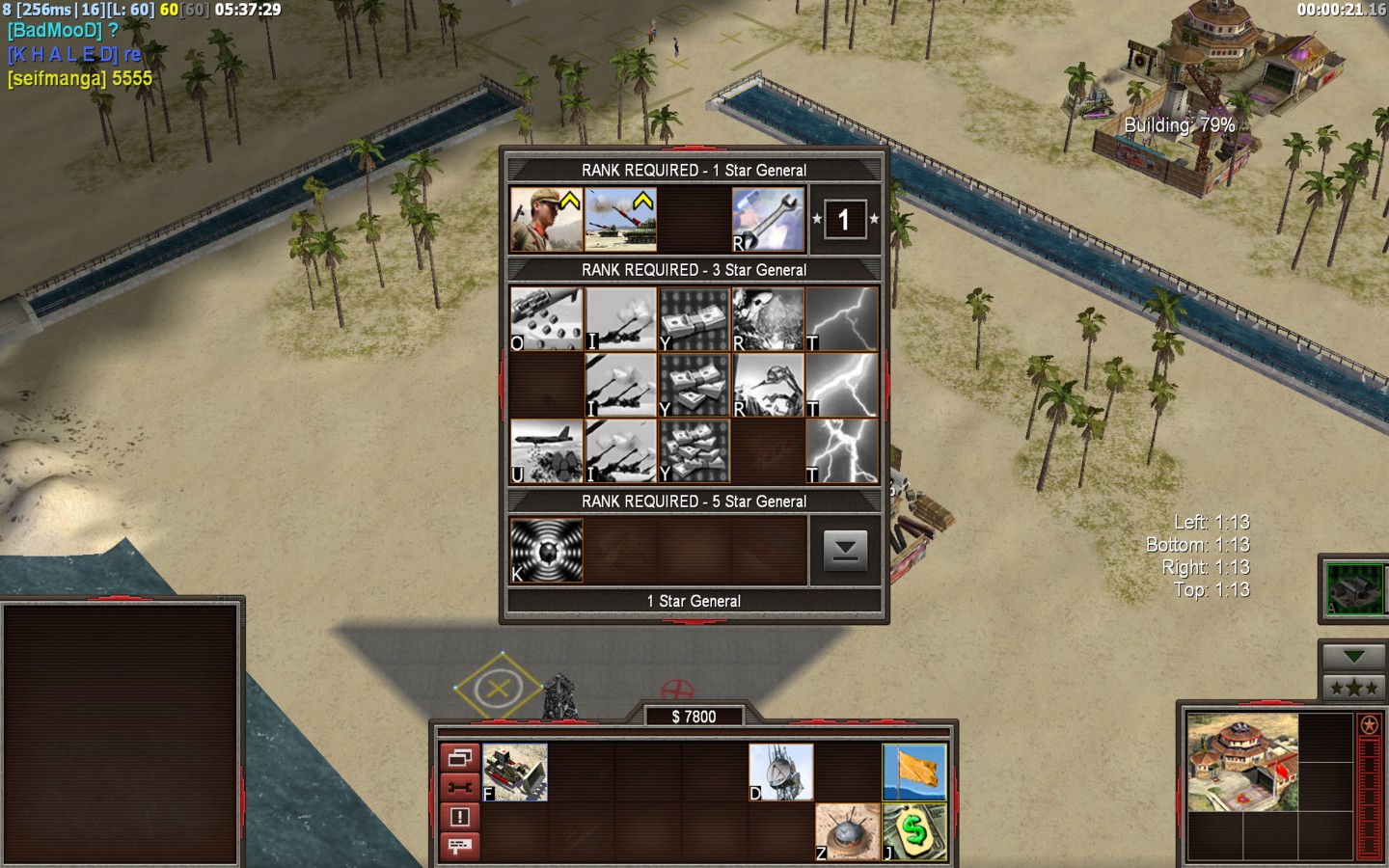The height and width of the screenshot is (868, 1389).
Task: Select the green building shortcut icon
Action: (1354, 588)
